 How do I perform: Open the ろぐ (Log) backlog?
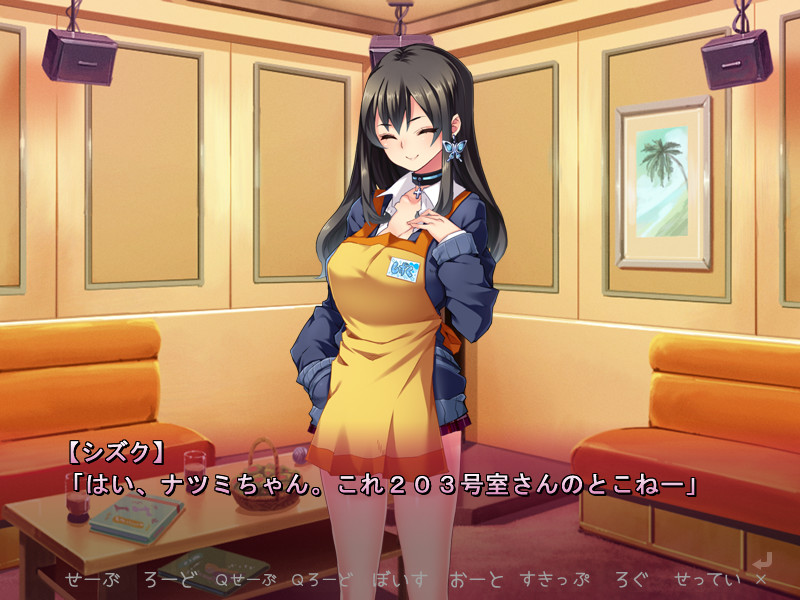pyautogui.click(x=631, y=579)
